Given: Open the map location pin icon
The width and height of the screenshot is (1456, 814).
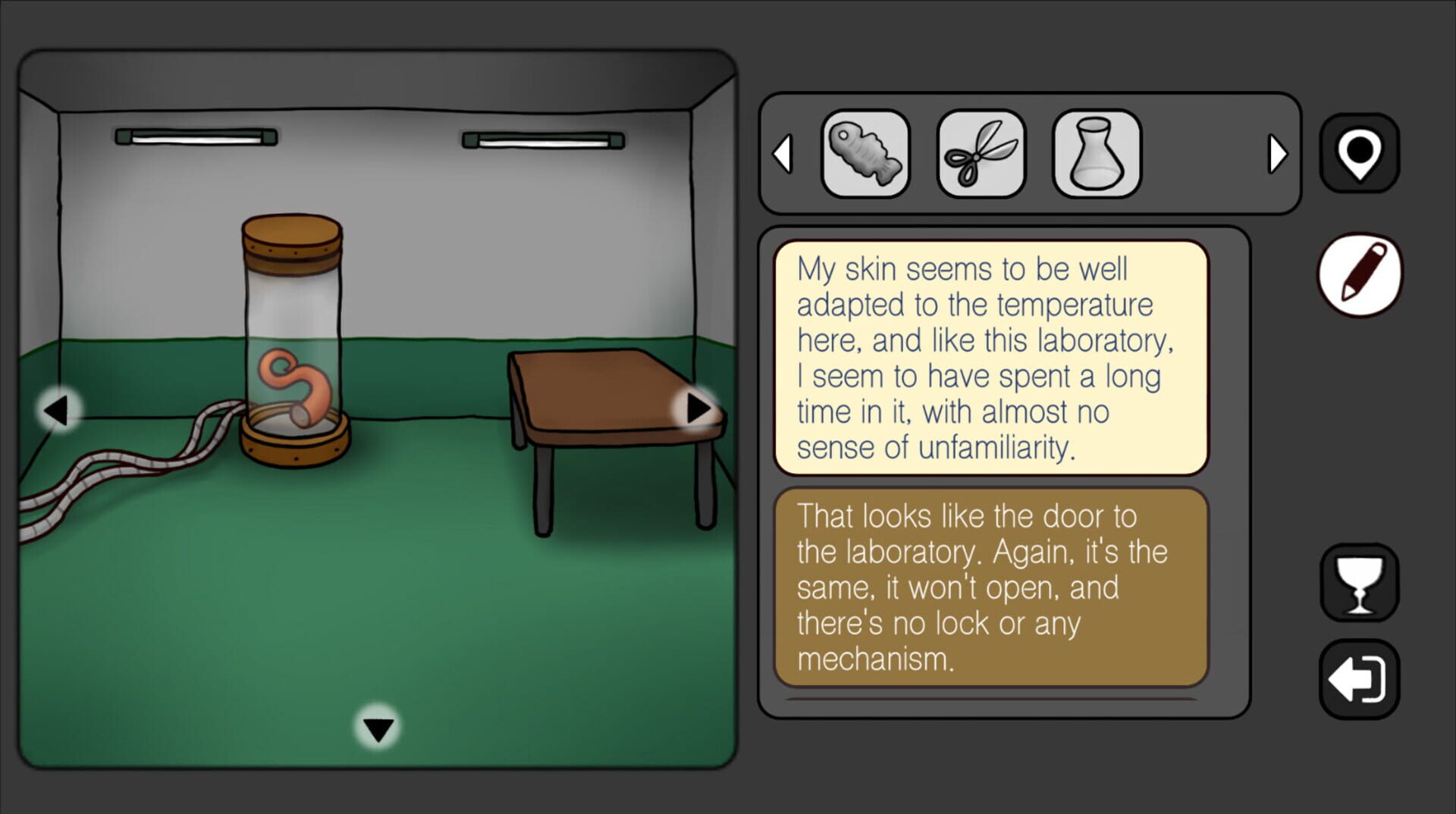Looking at the screenshot, I should tap(1359, 151).
